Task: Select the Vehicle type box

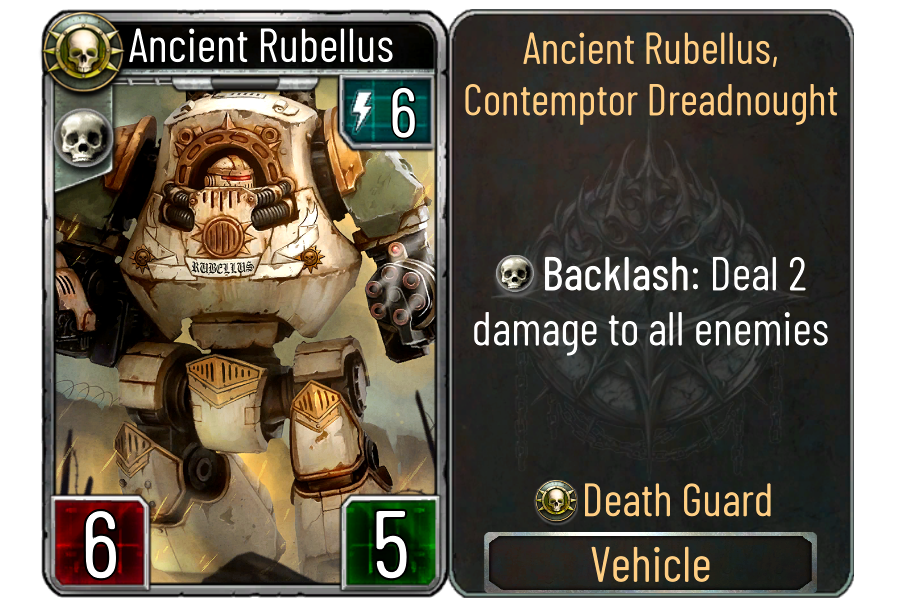Action: click(651, 564)
